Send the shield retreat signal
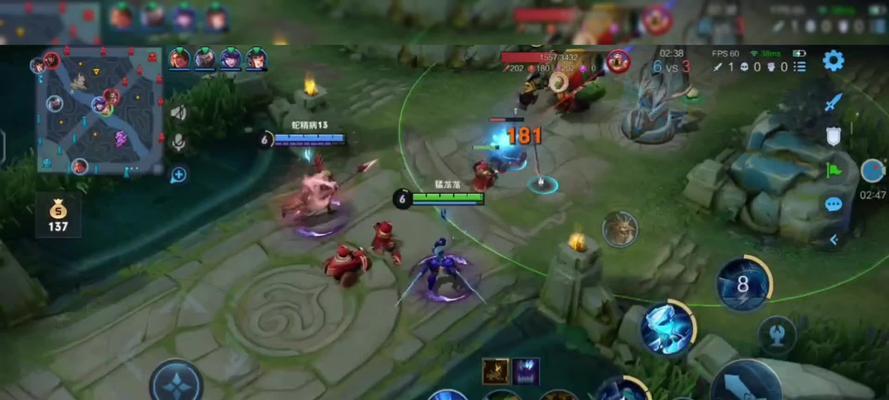The image size is (889, 400). click(833, 137)
